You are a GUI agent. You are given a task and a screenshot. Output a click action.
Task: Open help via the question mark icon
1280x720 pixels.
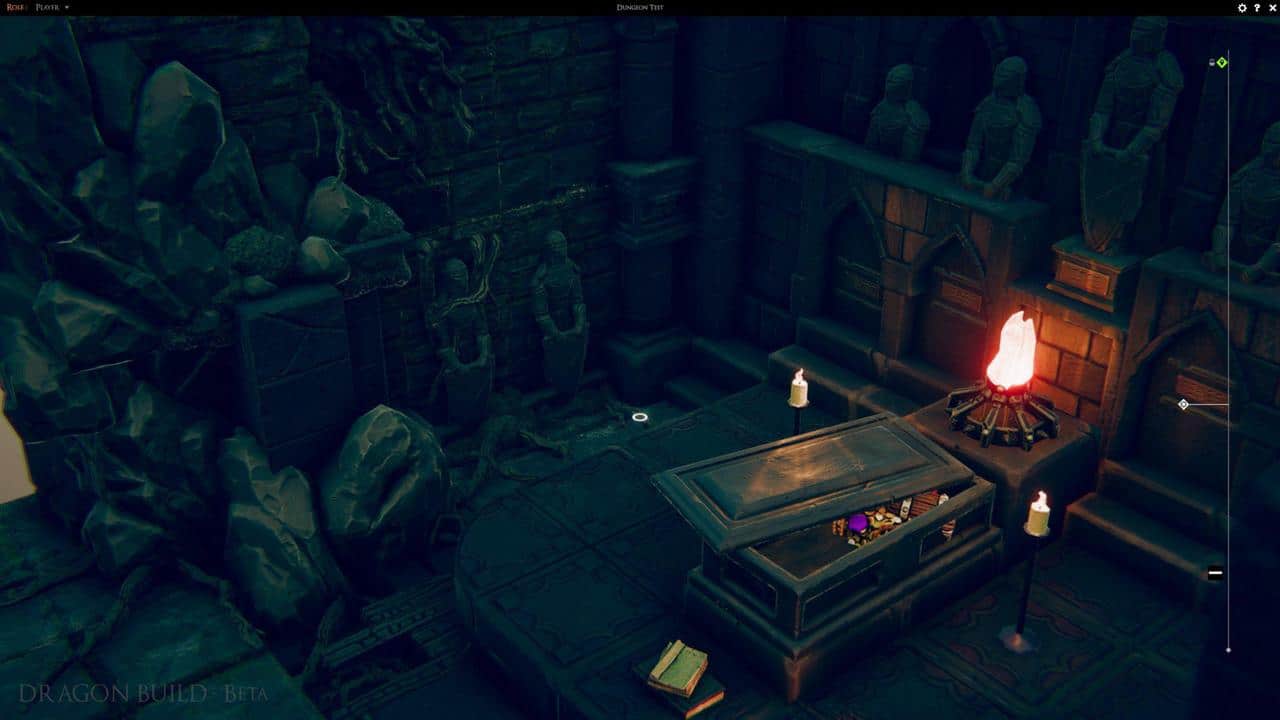pyautogui.click(x=1257, y=7)
